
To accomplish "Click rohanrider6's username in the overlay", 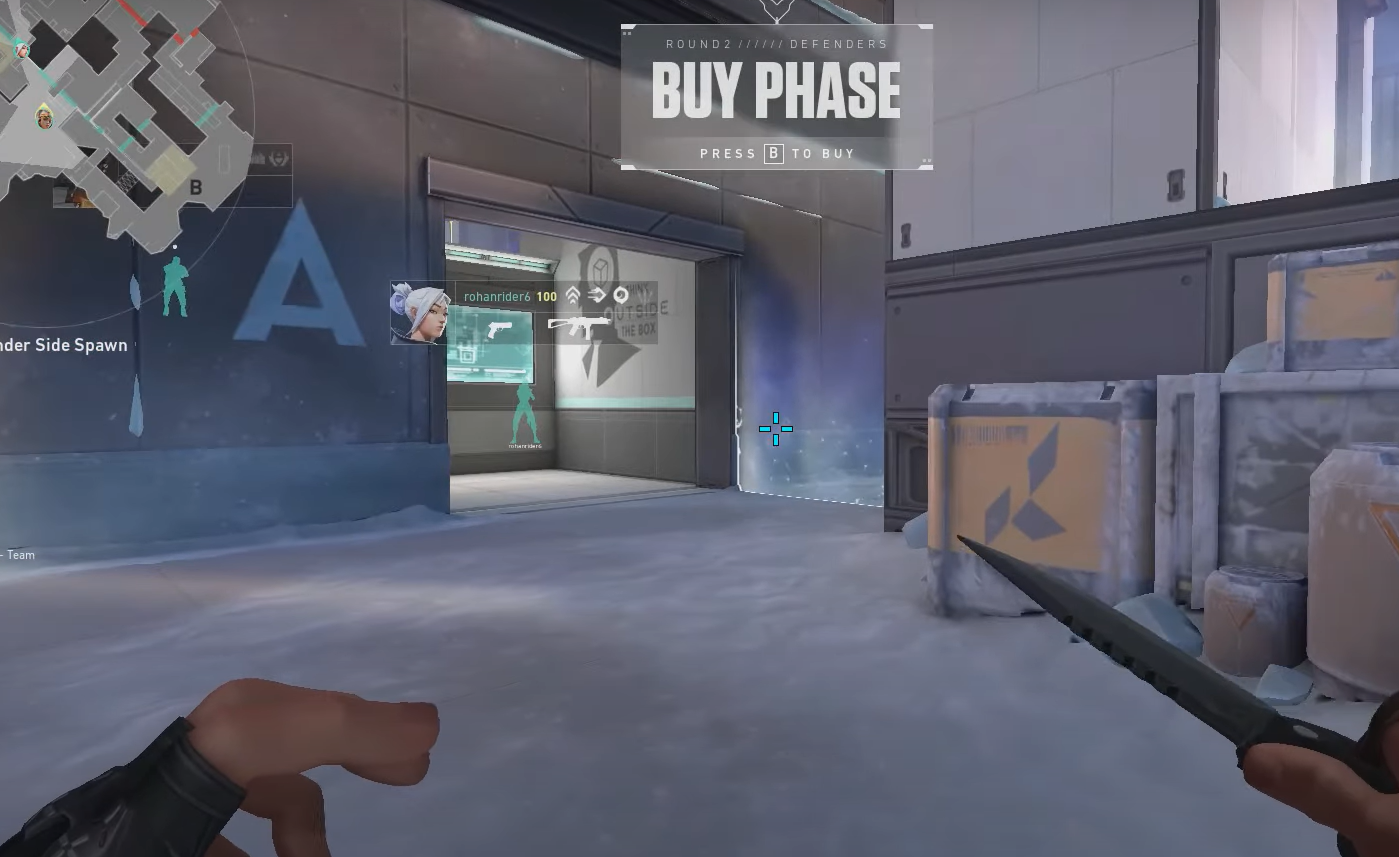I will (x=497, y=296).
